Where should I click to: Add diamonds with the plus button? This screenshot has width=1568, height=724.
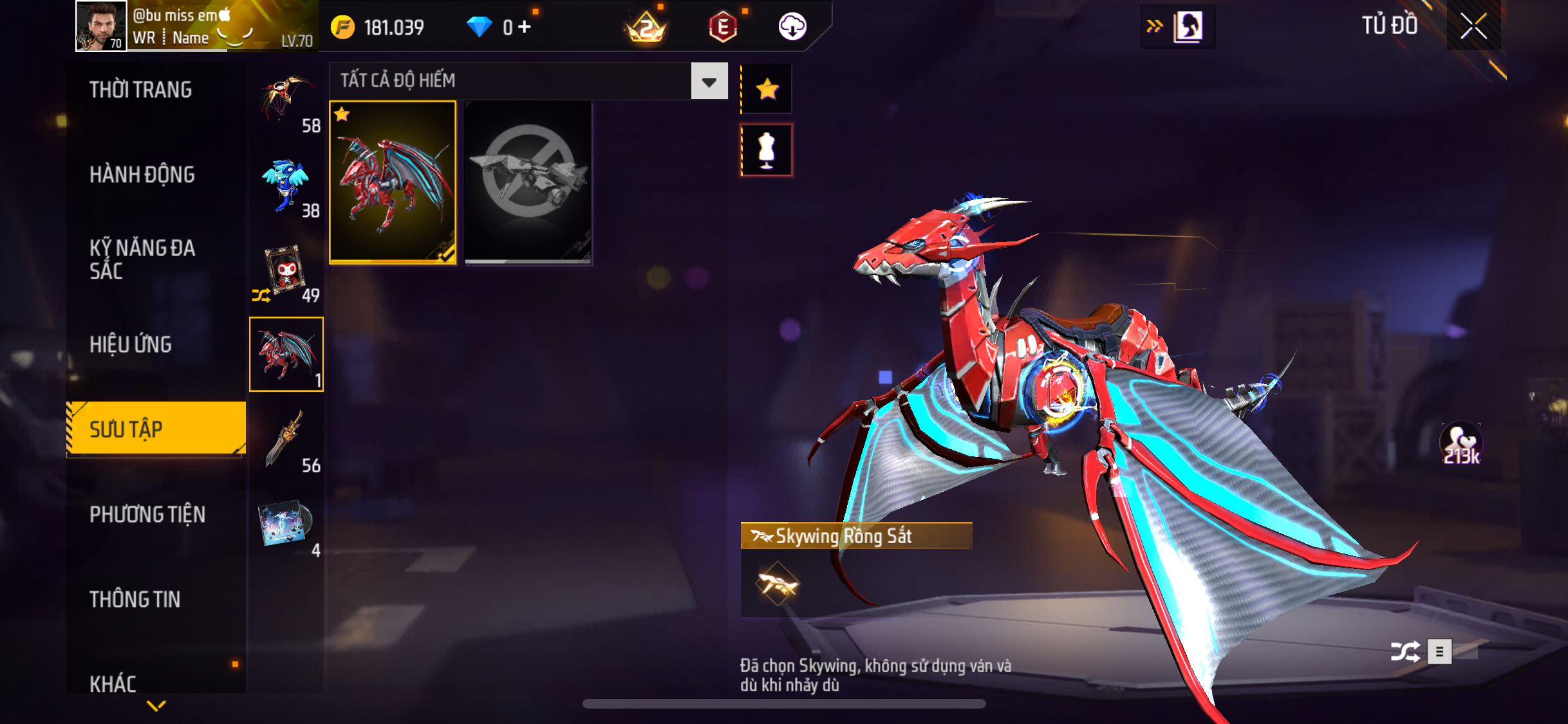pyautogui.click(x=525, y=27)
